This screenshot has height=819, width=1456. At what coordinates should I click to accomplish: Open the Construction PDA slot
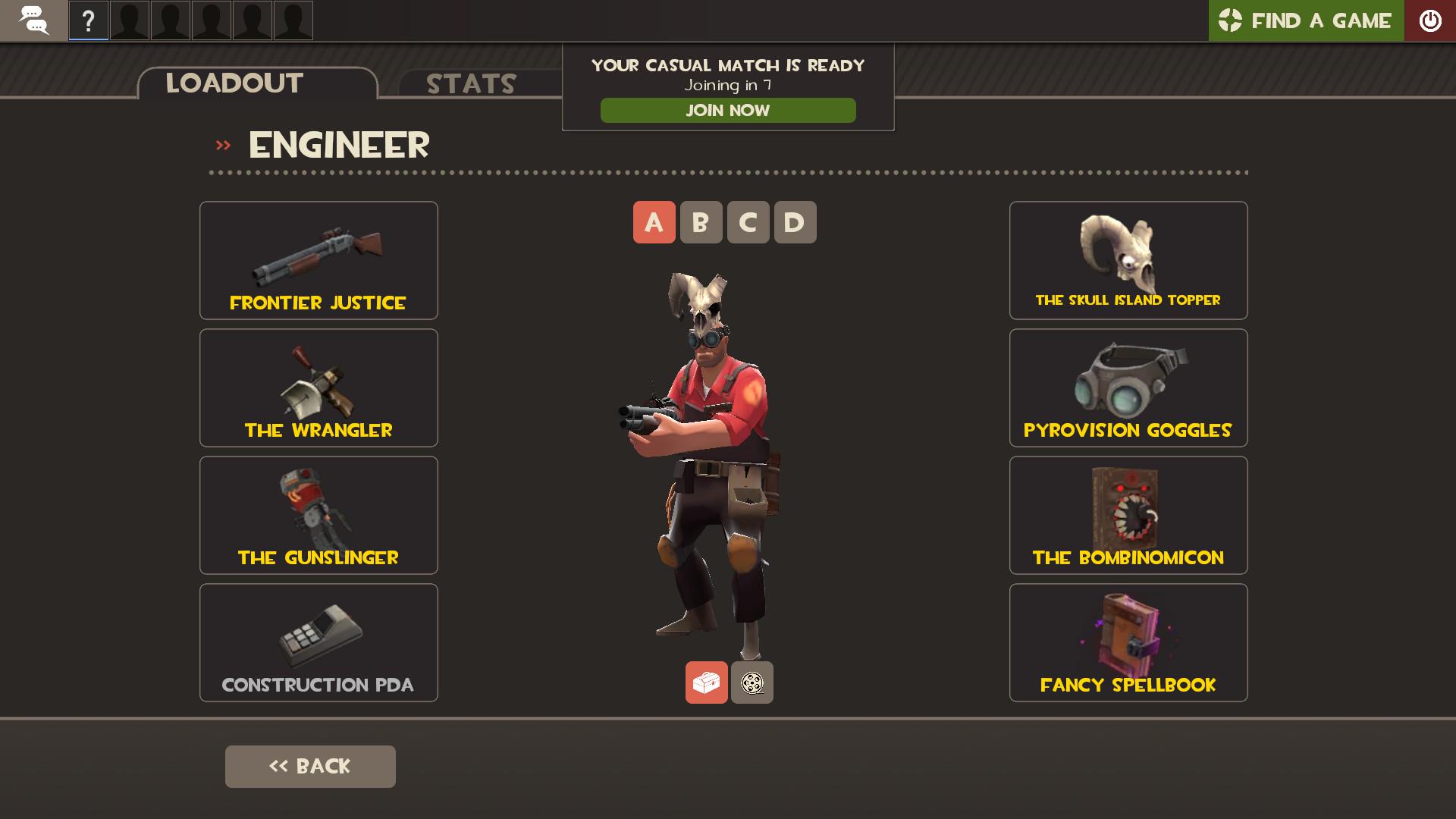click(318, 642)
